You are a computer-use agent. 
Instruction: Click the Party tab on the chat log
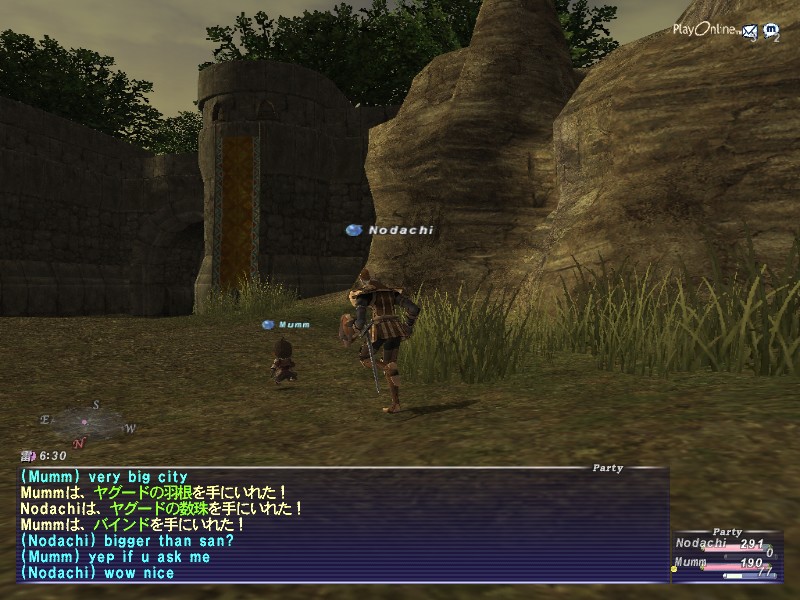point(607,468)
